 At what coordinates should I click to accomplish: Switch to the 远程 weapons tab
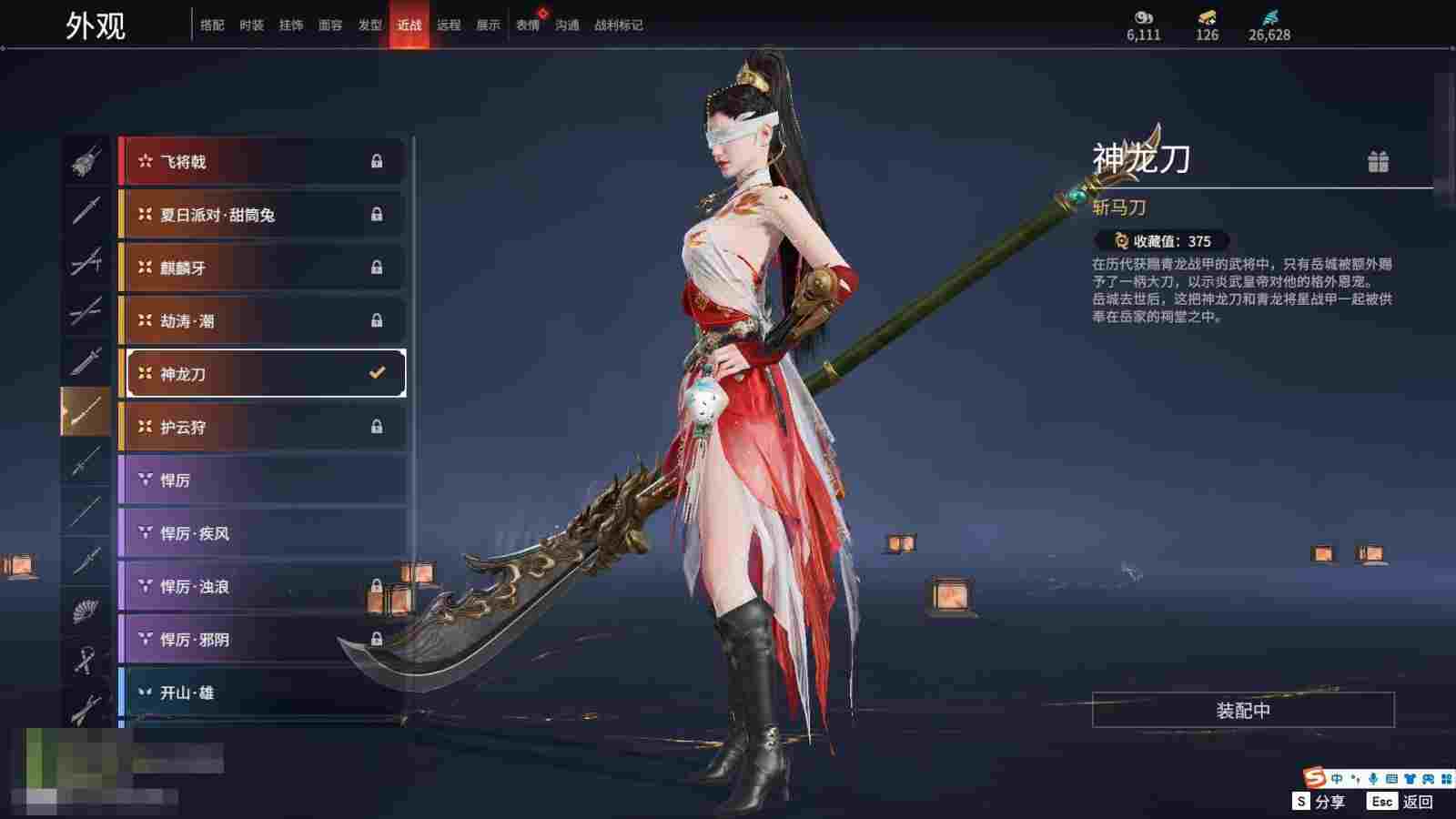449,25
